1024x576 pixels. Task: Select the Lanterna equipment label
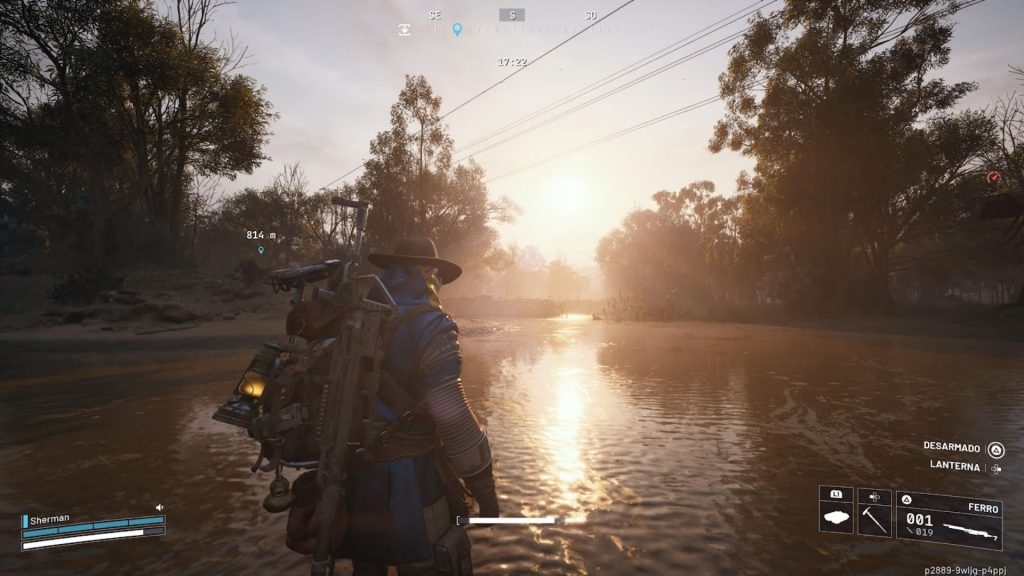(954, 466)
